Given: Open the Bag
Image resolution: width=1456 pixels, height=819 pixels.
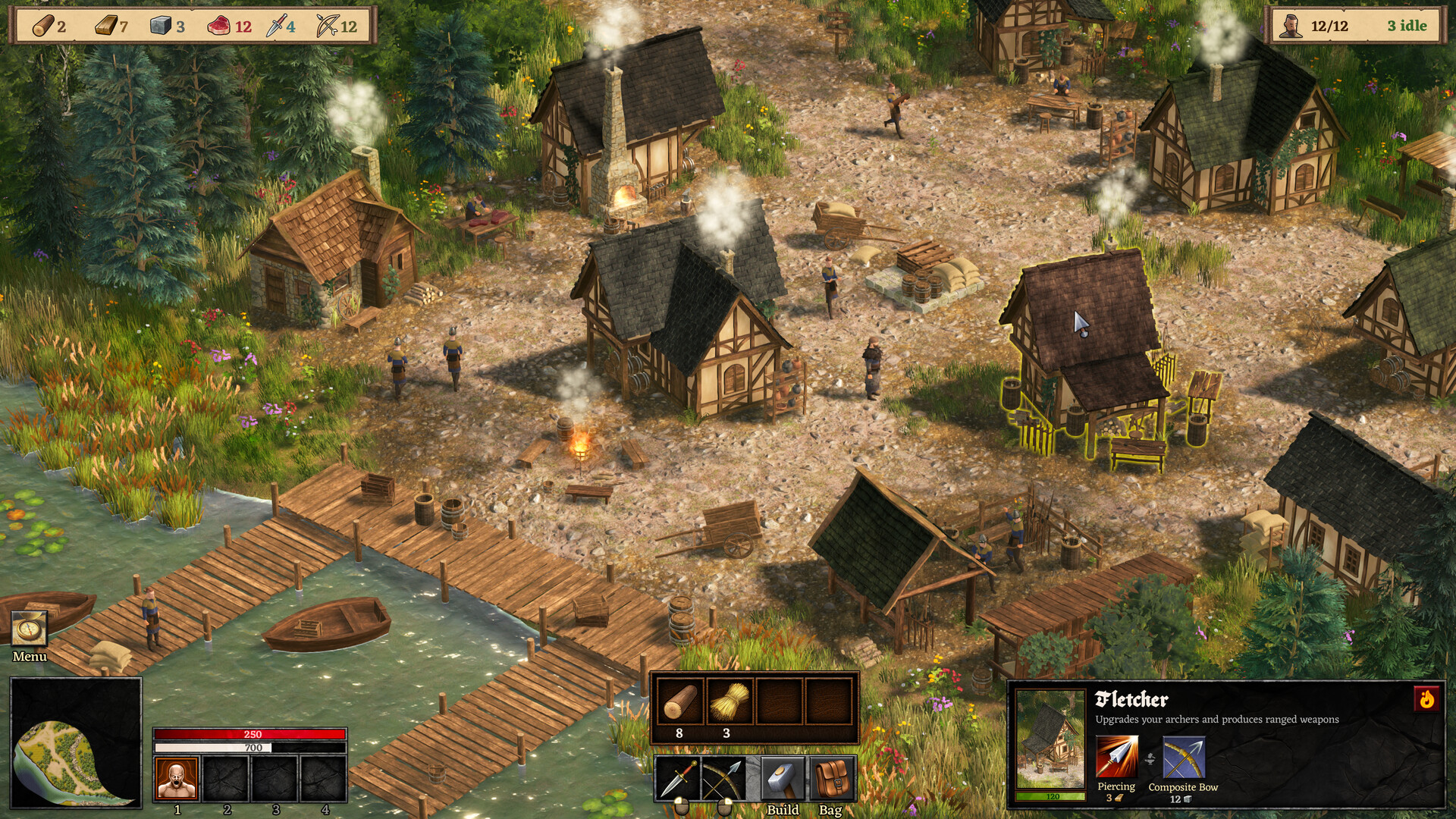Looking at the screenshot, I should click(x=832, y=778).
